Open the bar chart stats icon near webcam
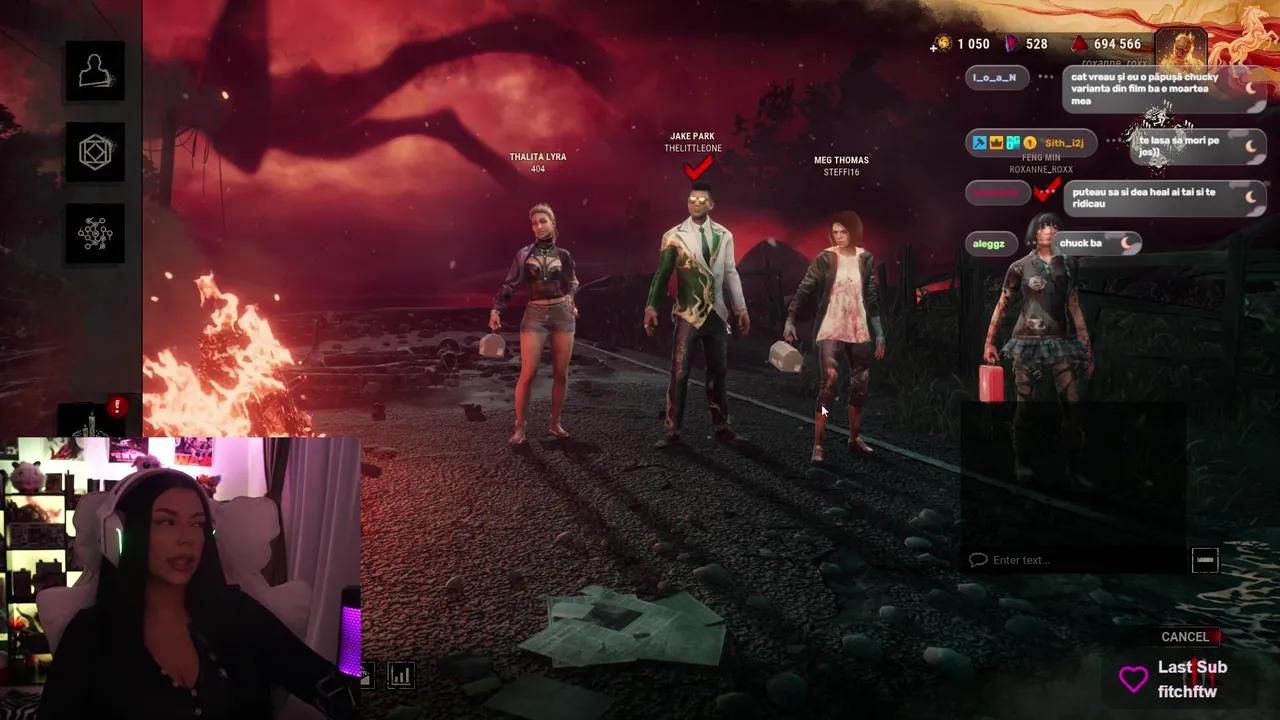 point(401,675)
